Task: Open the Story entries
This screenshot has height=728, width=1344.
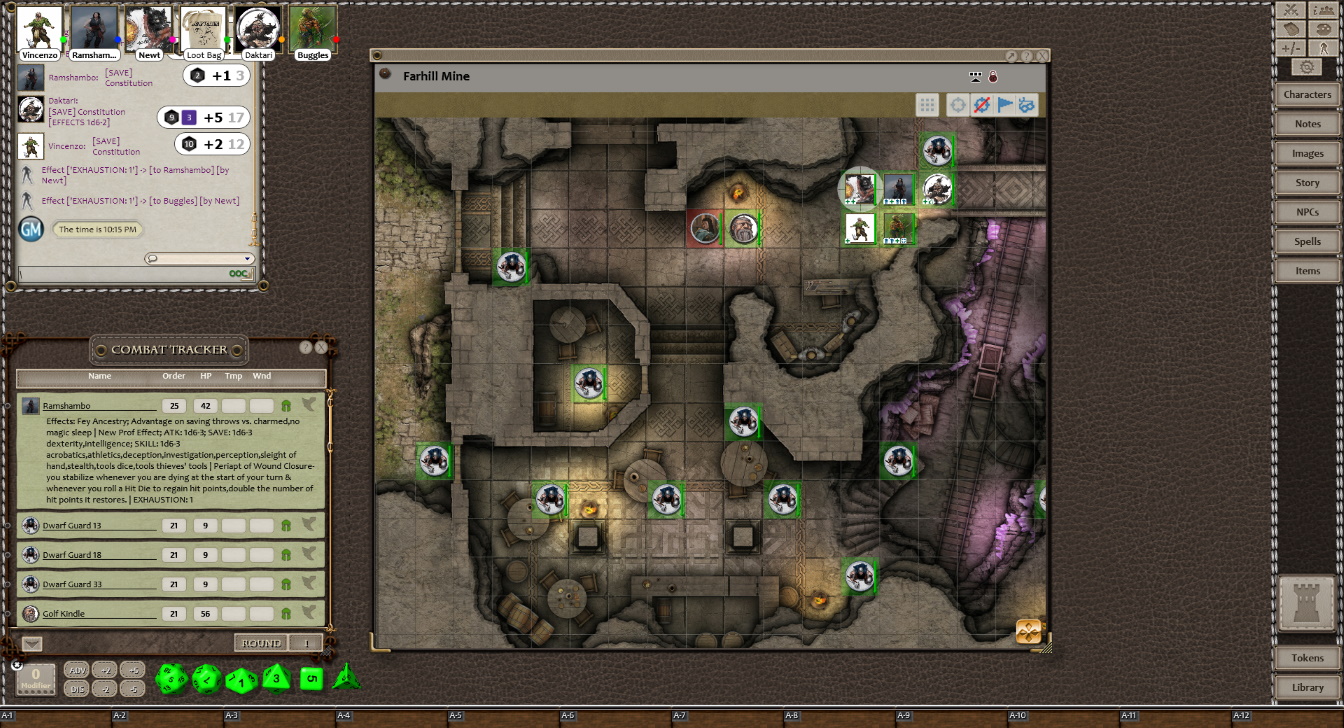Action: point(1307,183)
